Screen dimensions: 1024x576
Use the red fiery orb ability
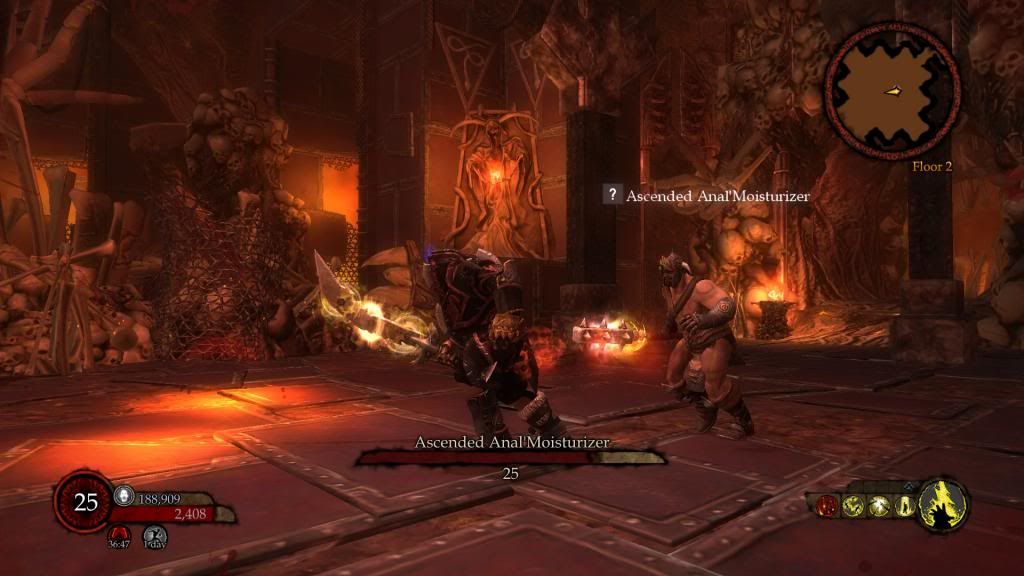pyautogui.click(x=829, y=506)
